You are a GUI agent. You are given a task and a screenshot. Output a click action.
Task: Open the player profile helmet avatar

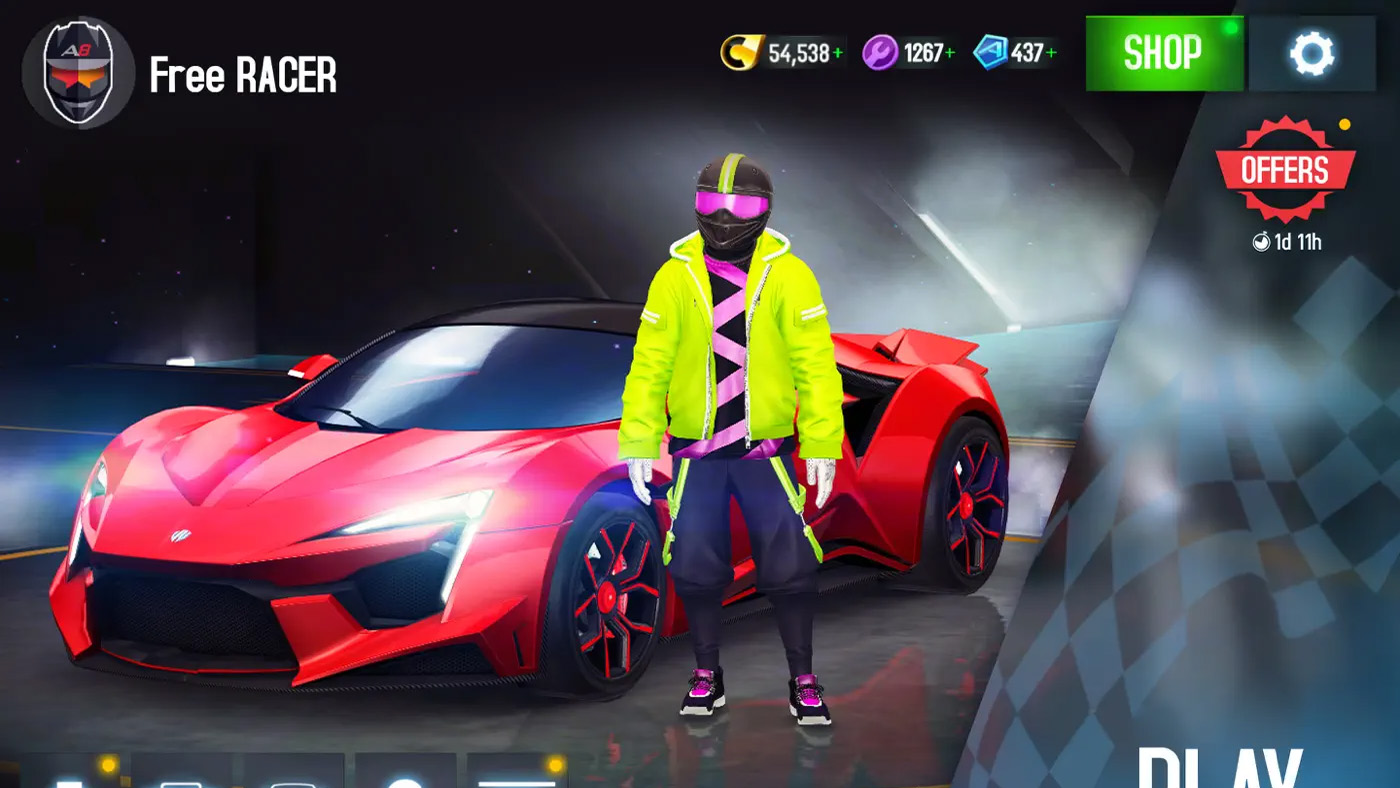78,72
